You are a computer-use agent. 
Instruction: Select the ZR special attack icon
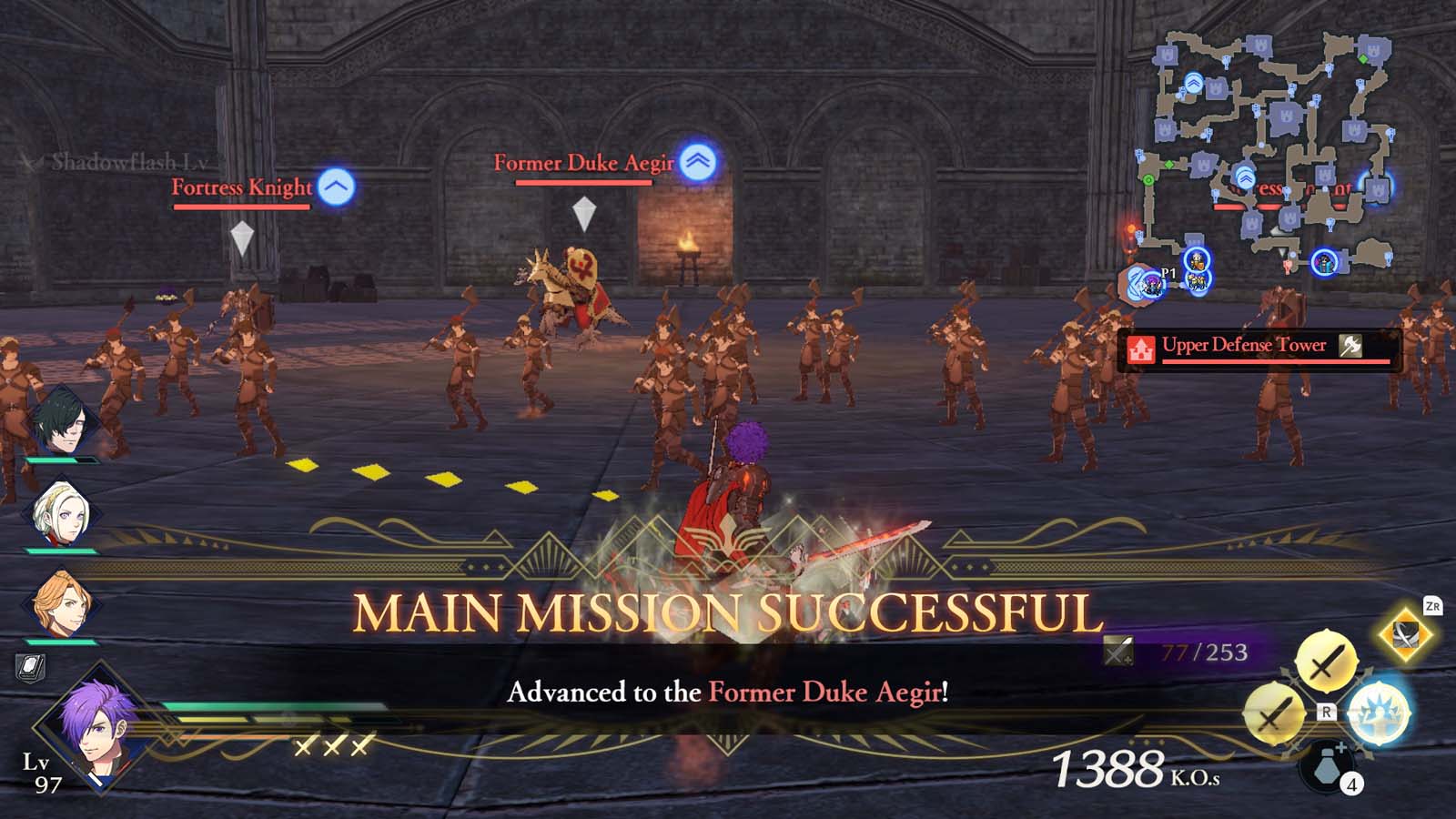1404,635
